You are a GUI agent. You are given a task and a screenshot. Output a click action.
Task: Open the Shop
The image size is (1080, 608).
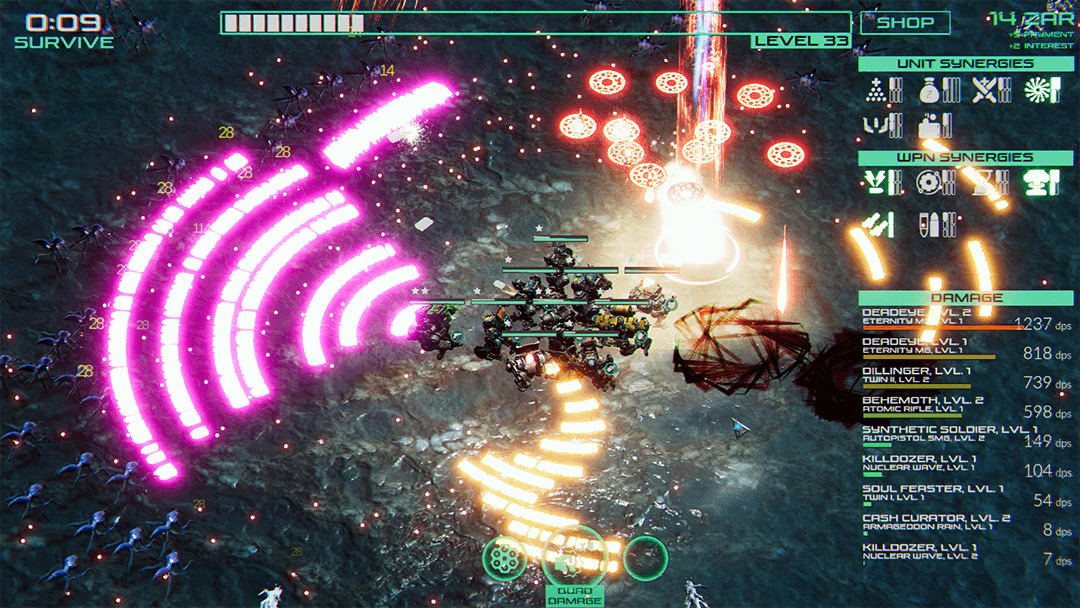905,22
